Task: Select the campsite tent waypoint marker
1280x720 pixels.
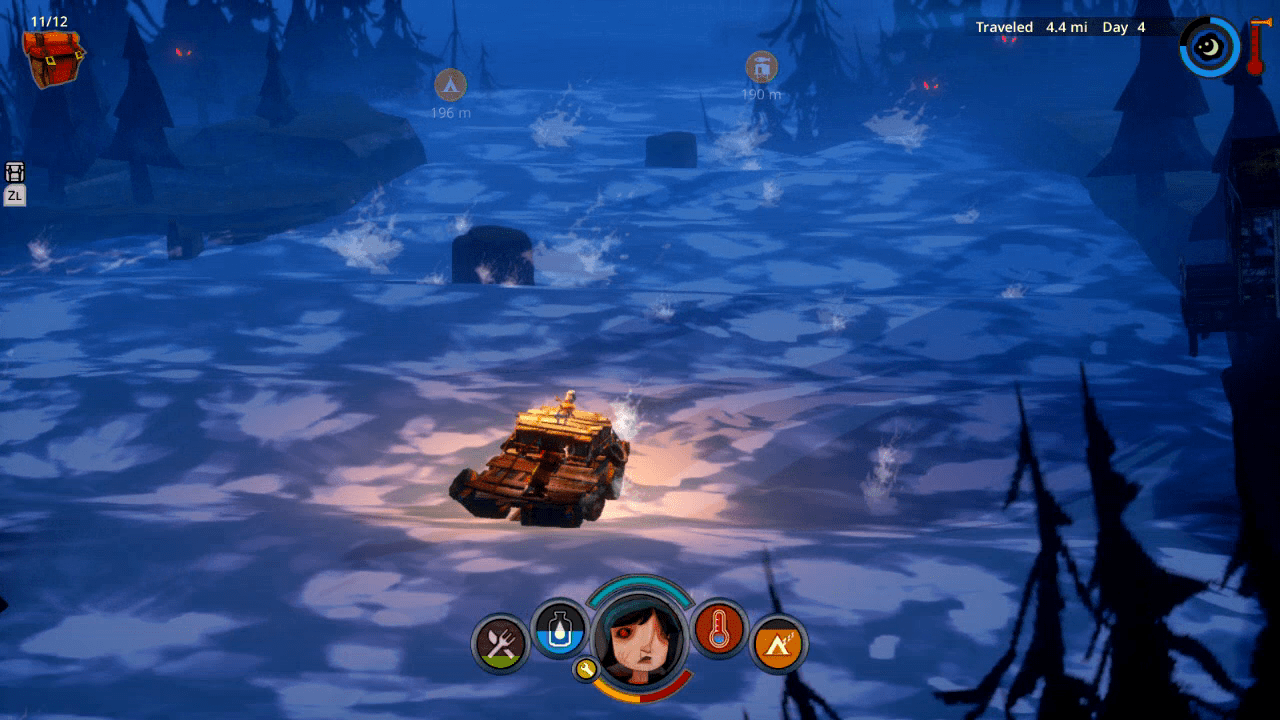Action: [x=450, y=83]
